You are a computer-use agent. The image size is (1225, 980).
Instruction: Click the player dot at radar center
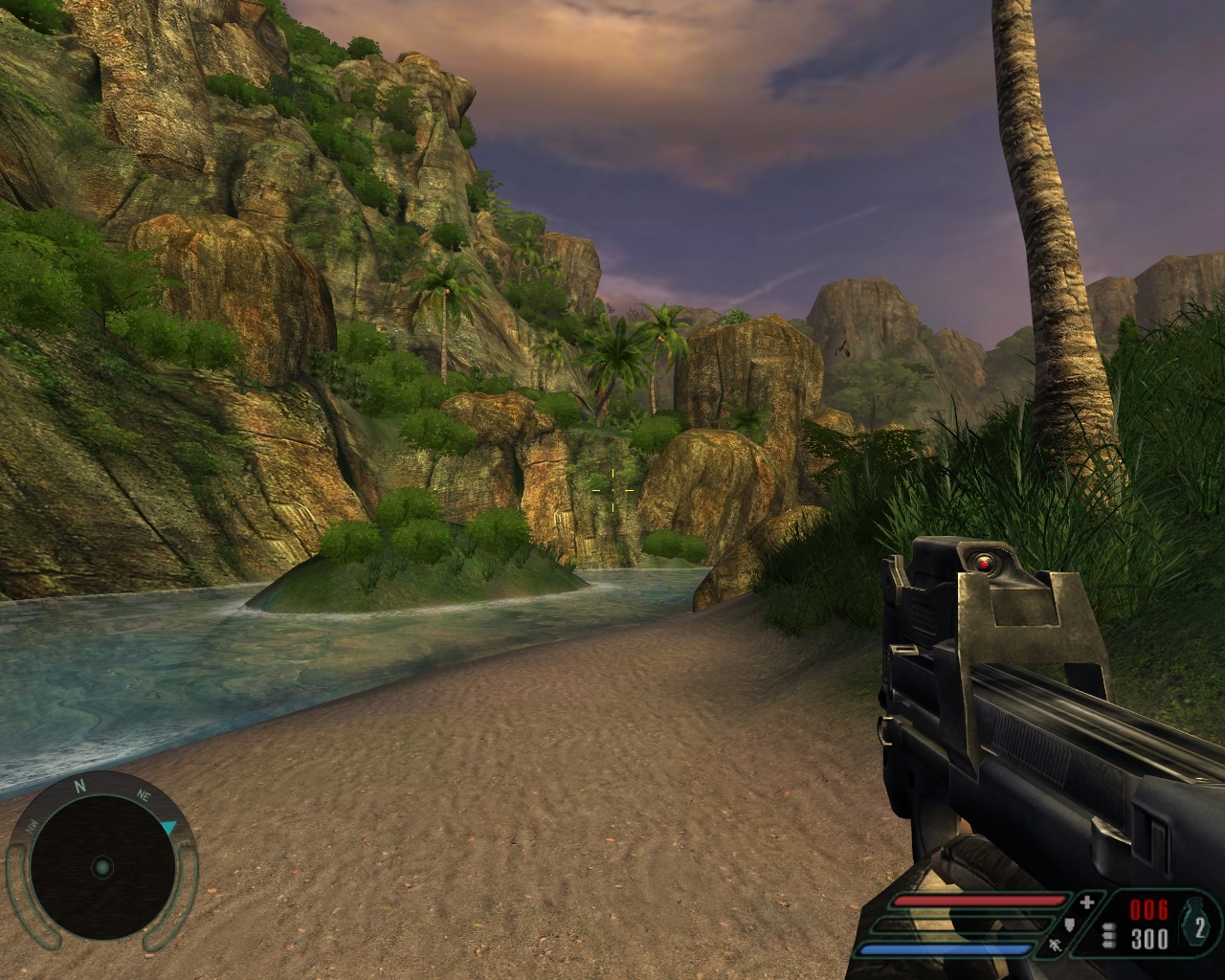click(x=101, y=868)
